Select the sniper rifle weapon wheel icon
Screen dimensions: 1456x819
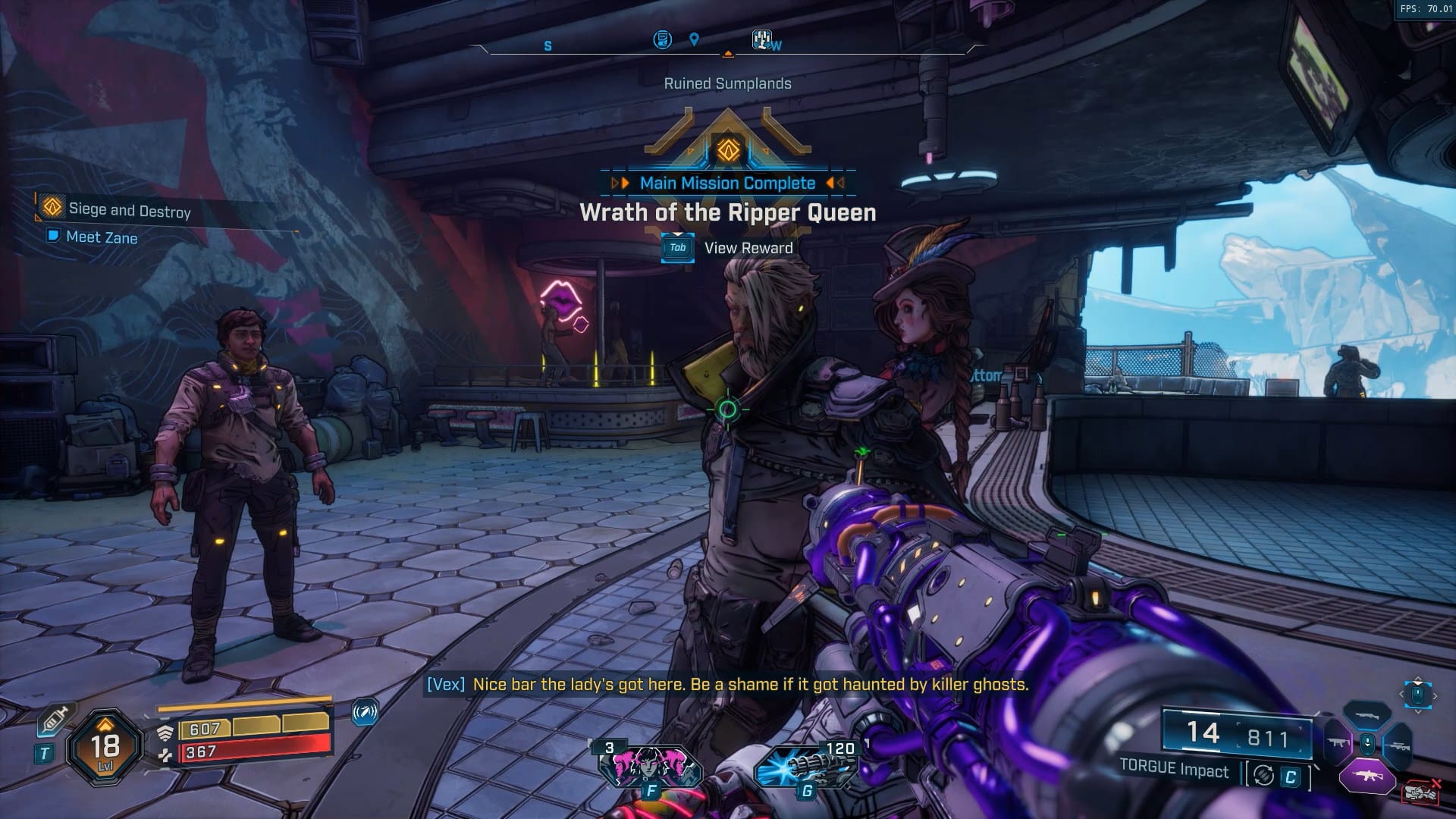(x=1399, y=747)
